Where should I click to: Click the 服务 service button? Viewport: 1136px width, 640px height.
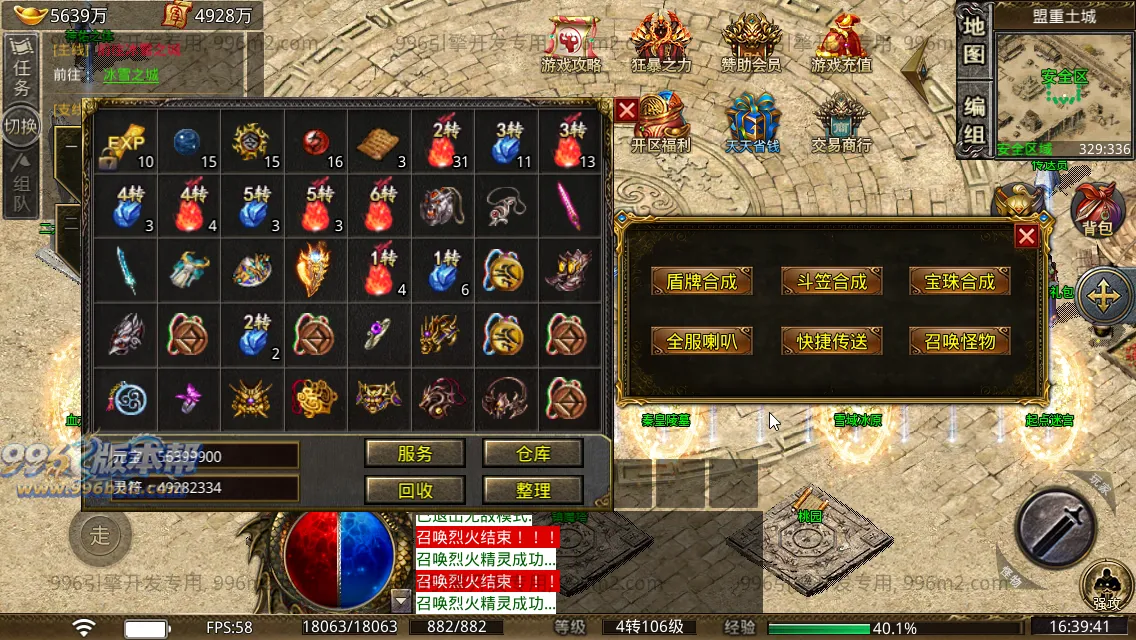point(415,453)
